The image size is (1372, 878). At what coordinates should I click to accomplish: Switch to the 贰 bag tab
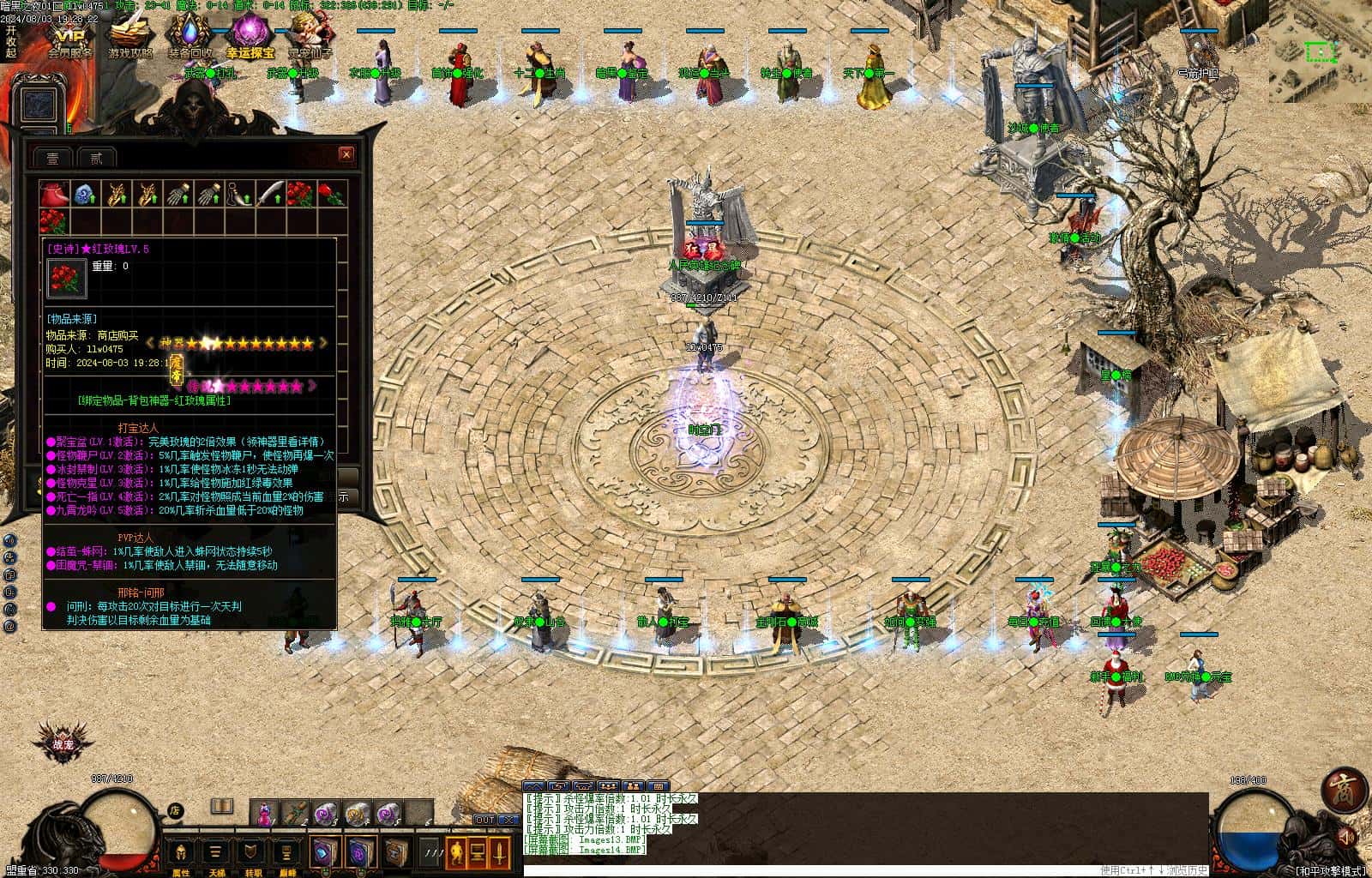pyautogui.click(x=96, y=158)
